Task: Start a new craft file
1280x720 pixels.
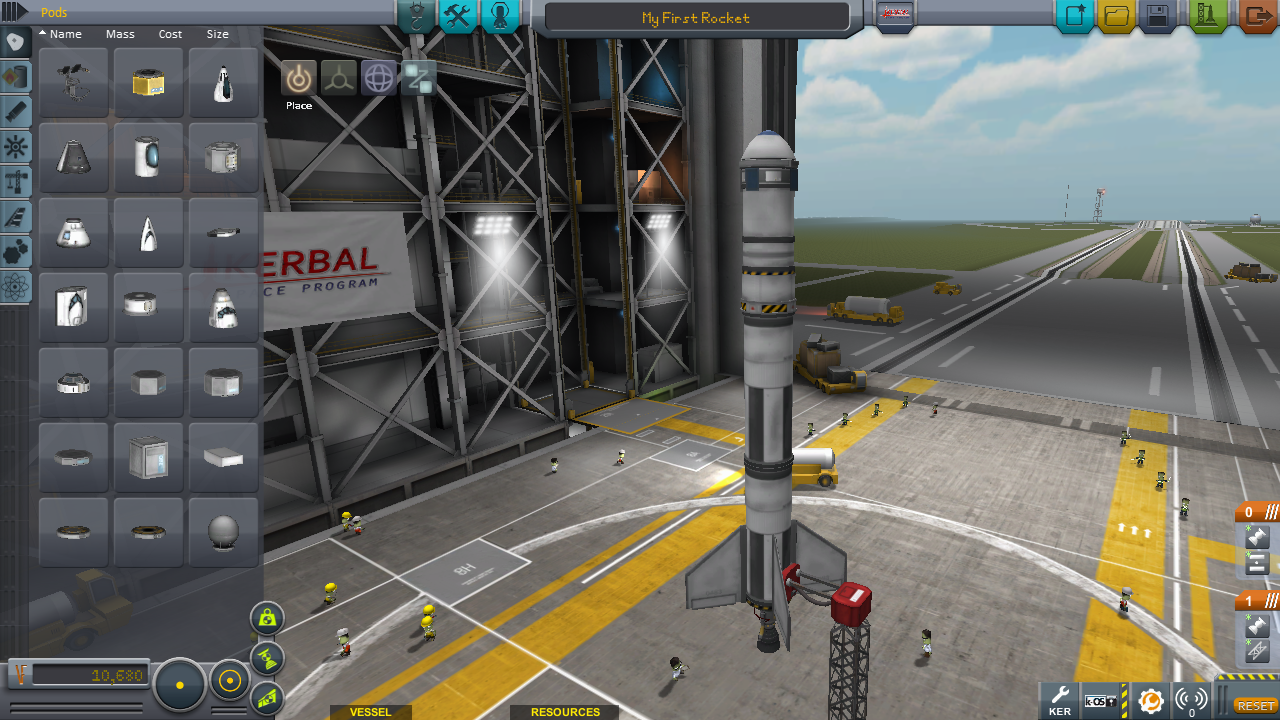Action: (x=1075, y=16)
